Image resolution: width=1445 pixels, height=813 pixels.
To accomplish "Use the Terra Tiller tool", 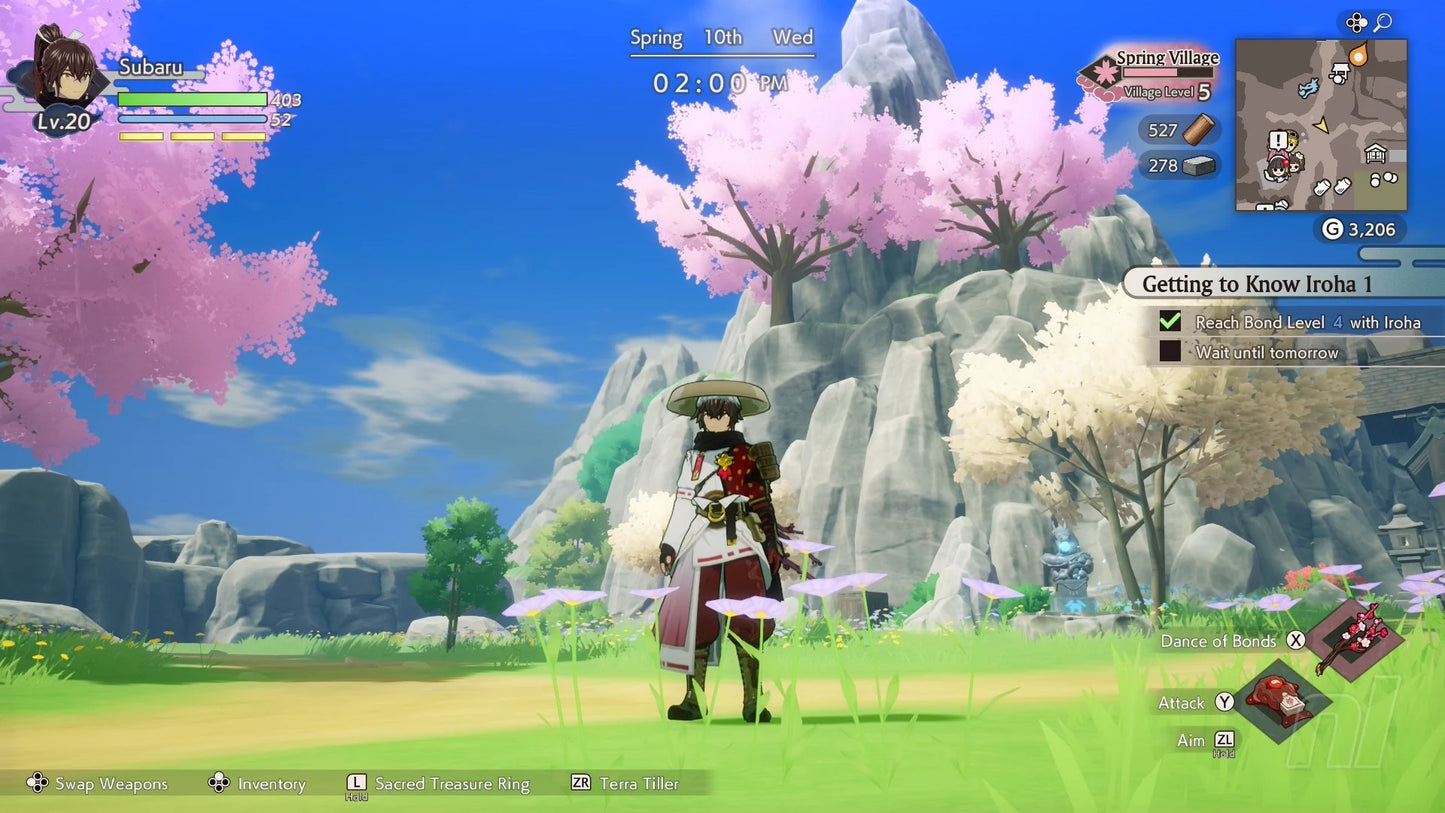I will [624, 784].
